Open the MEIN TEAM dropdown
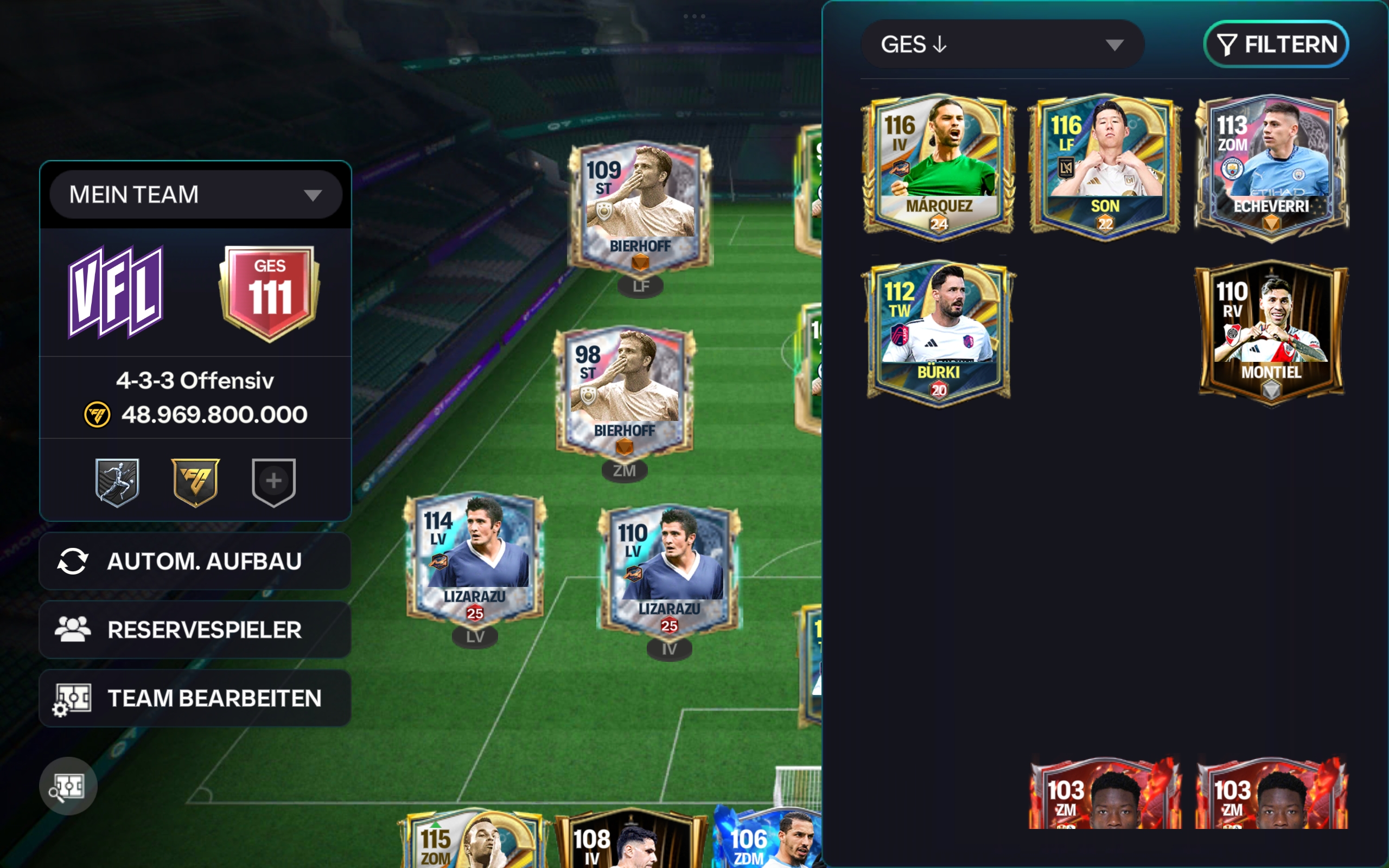Viewport: 1389px width, 868px height. click(x=195, y=195)
